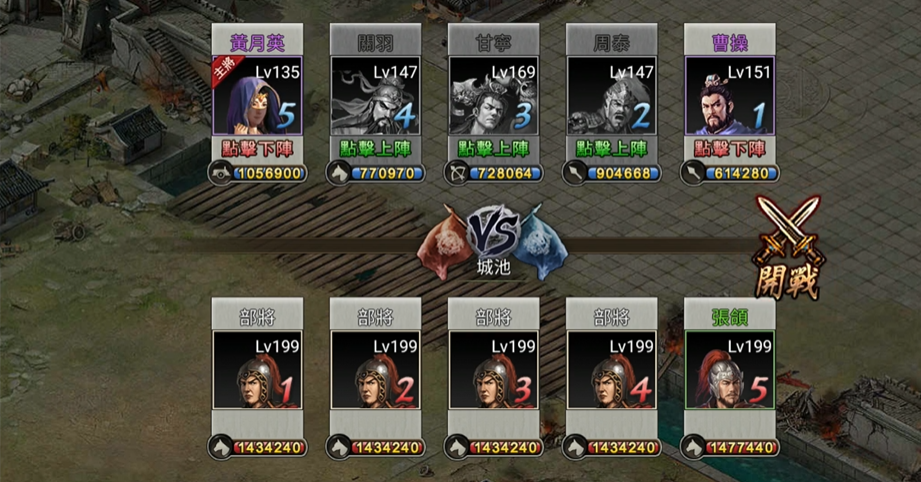Screen dimensions: 921x482
Task: Deploy 關羽 with his 點擊上陣 button
Action: coord(375,148)
